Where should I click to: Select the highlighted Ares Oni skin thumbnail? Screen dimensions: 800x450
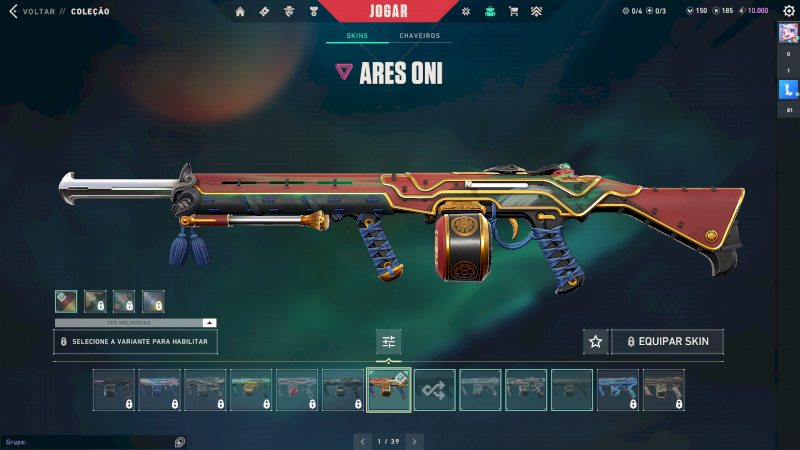(389, 390)
